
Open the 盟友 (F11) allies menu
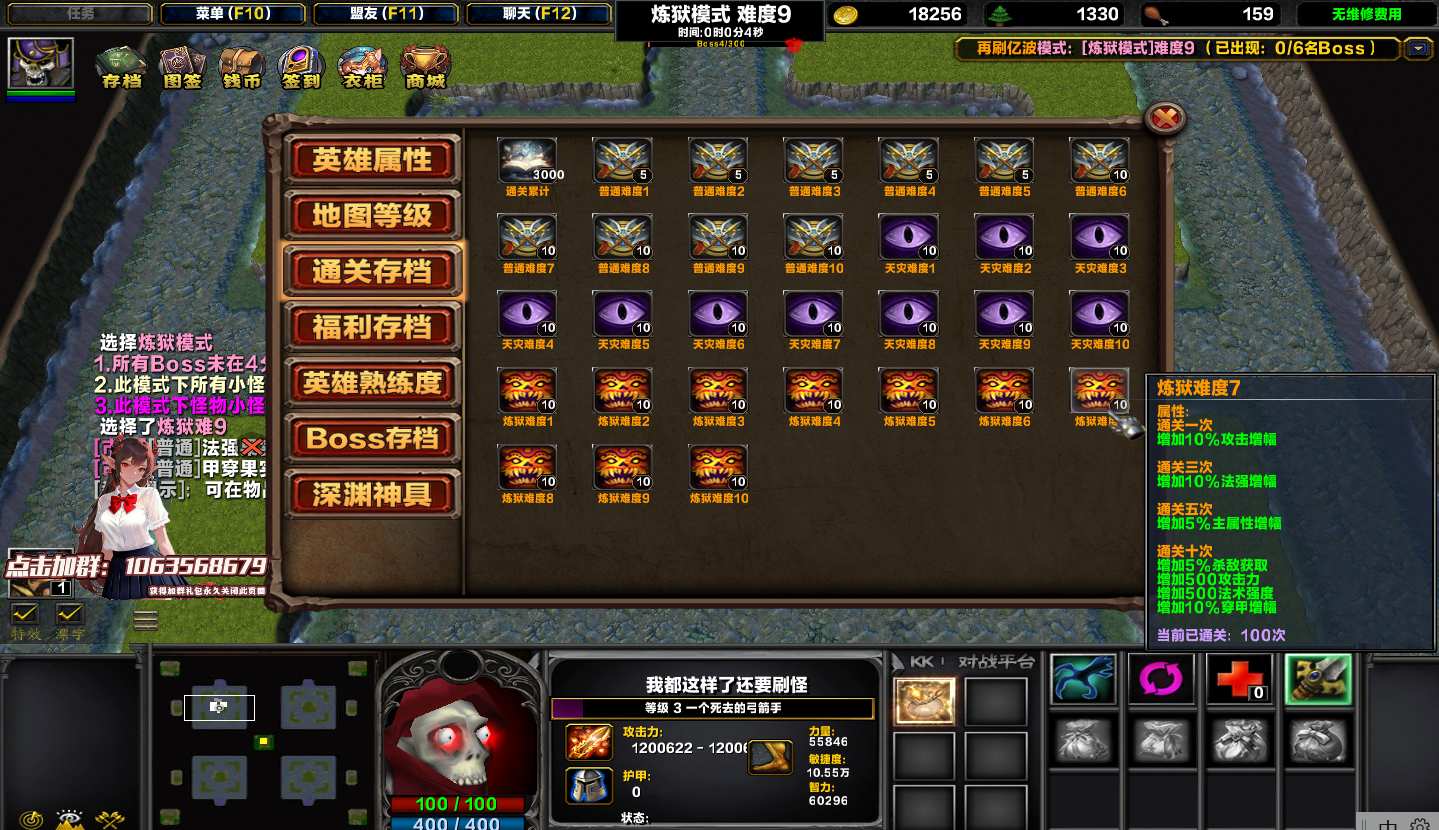click(x=387, y=14)
